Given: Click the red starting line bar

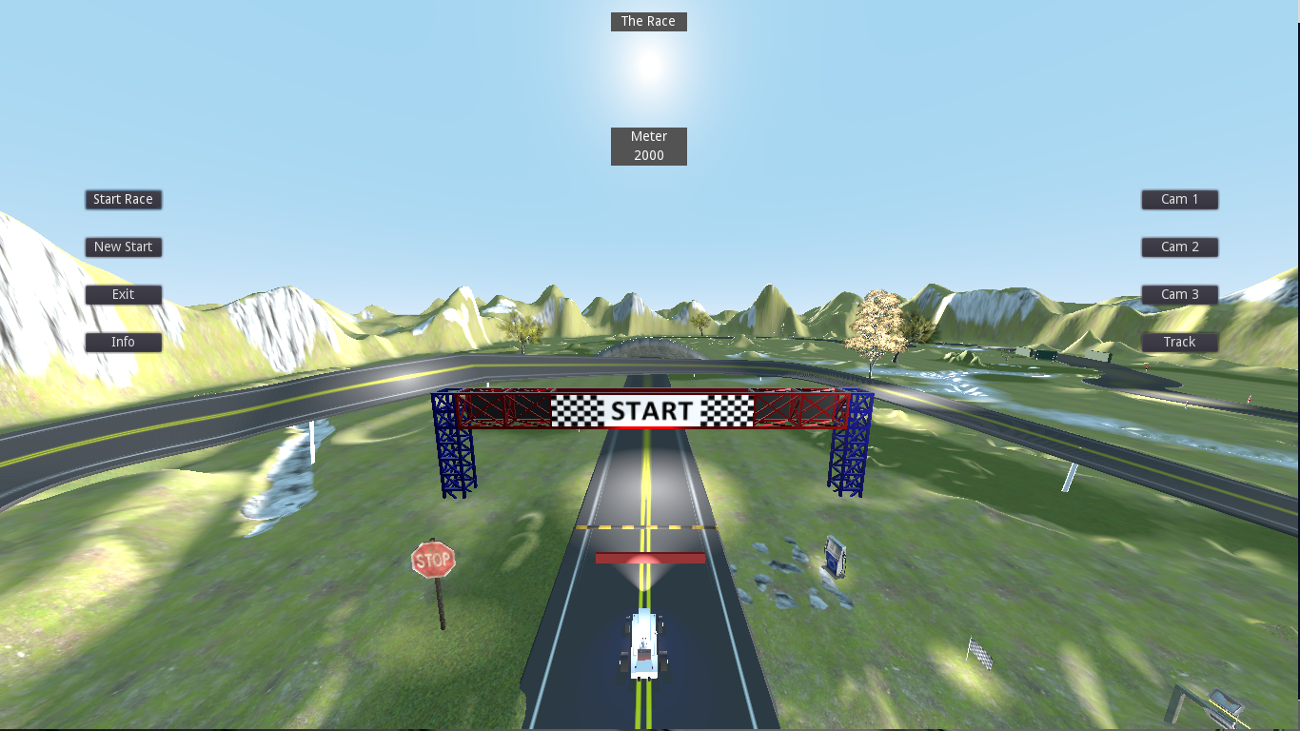Looking at the screenshot, I should coord(649,558).
